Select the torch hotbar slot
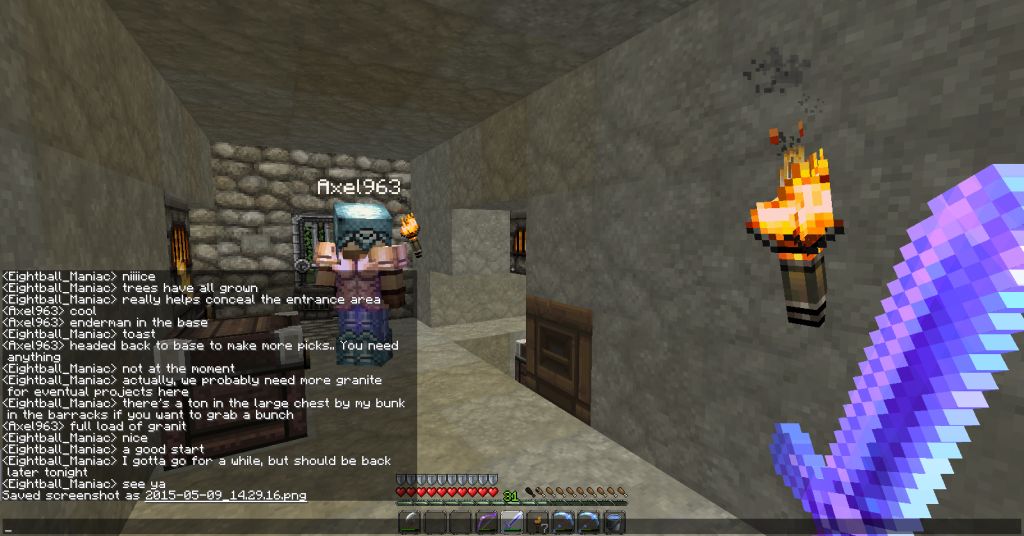Screen dimensions: 1024x536 538,521
